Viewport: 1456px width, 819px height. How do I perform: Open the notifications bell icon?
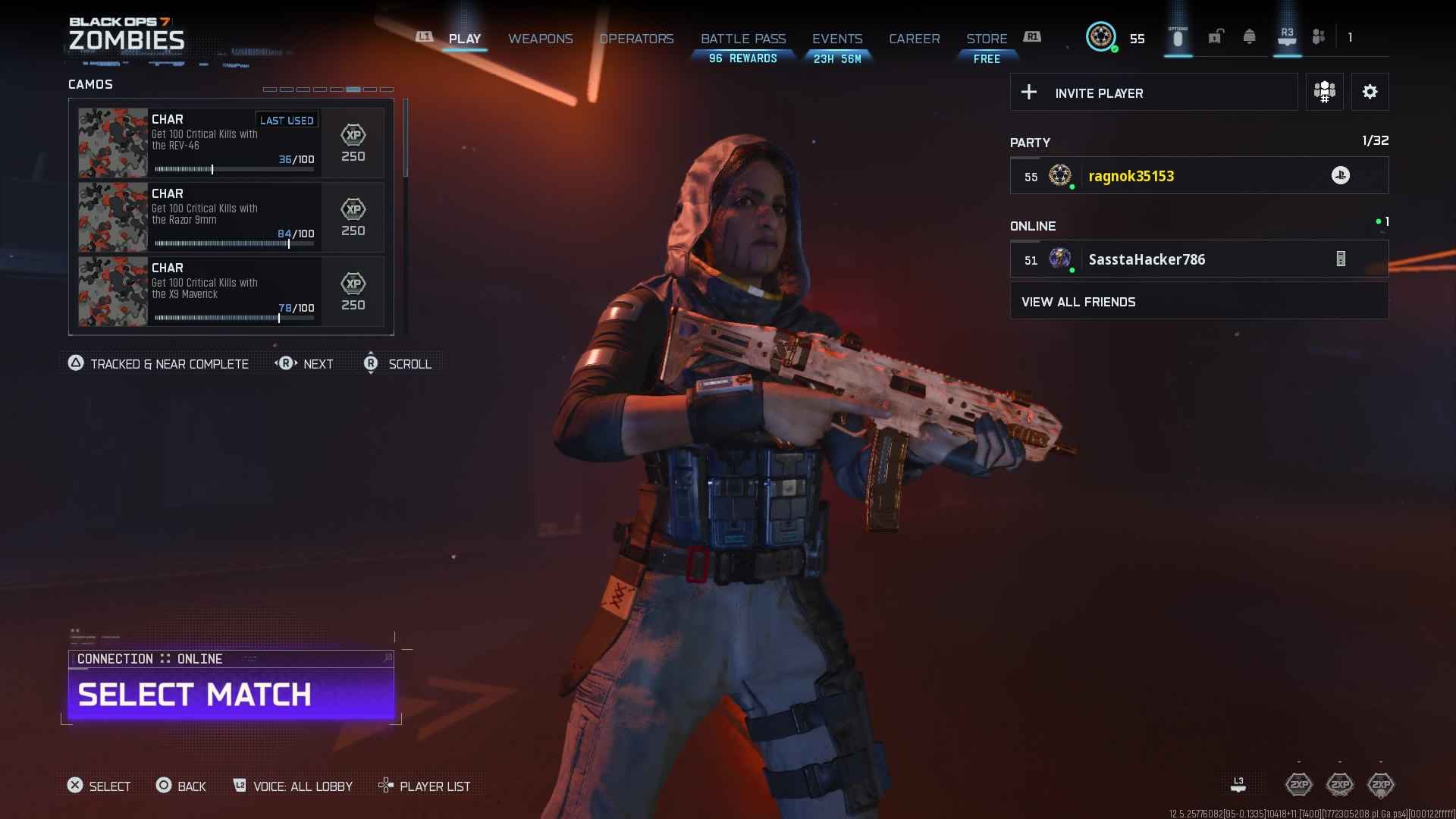[x=1249, y=37]
